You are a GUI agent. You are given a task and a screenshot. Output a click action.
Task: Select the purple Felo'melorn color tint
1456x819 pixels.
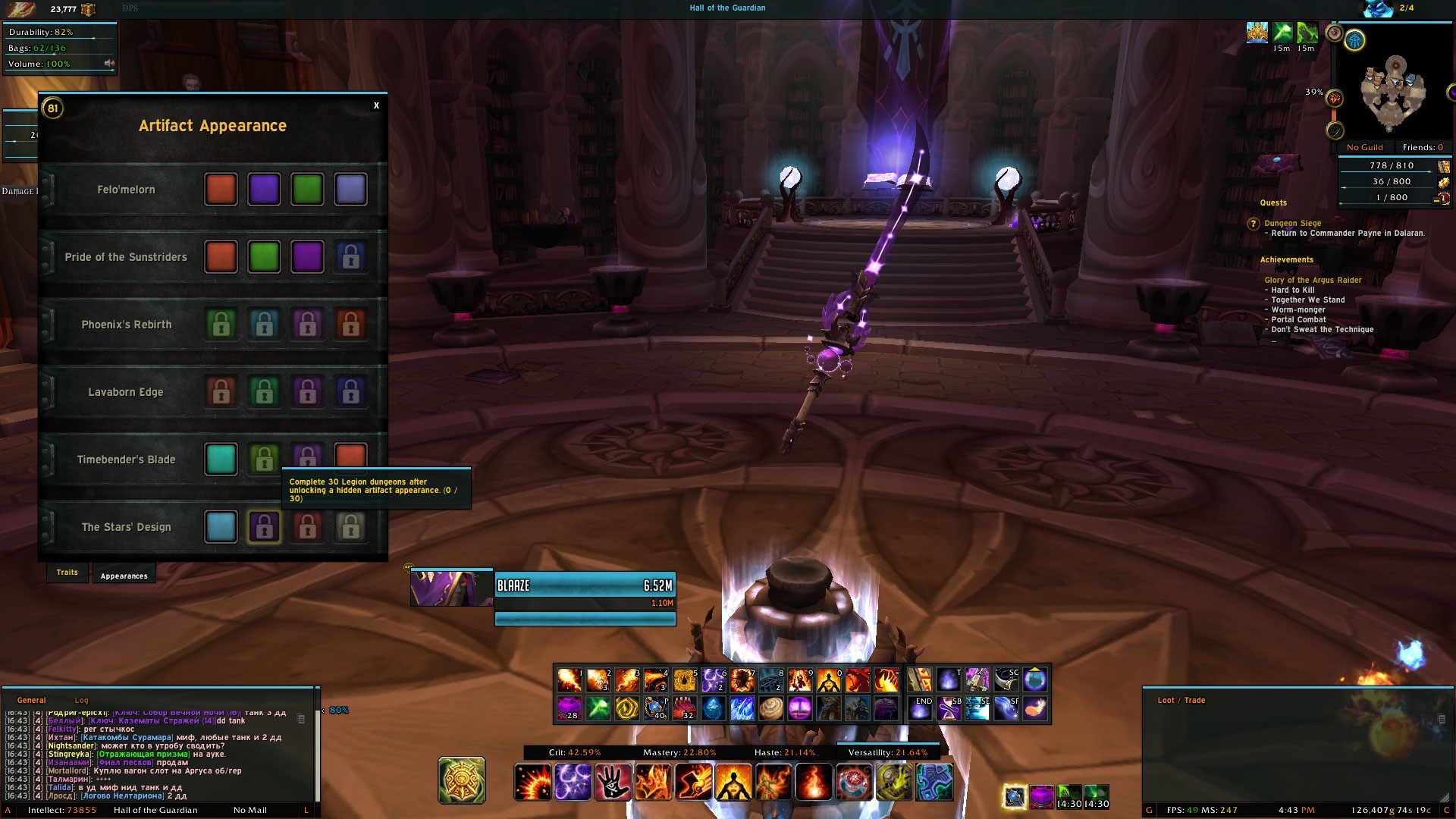pos(264,190)
